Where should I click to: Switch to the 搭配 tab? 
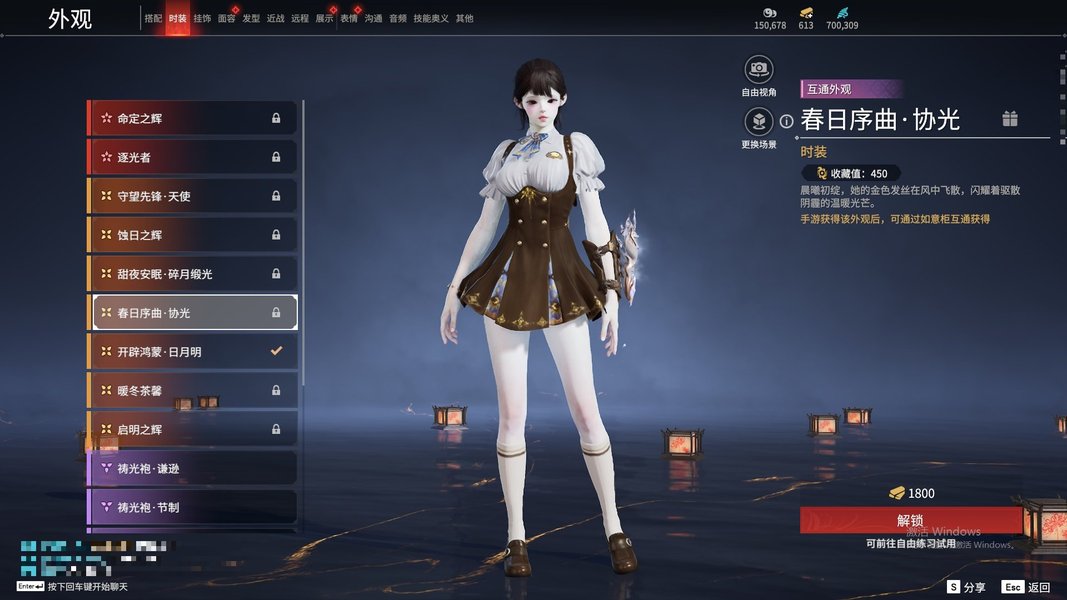(x=153, y=18)
